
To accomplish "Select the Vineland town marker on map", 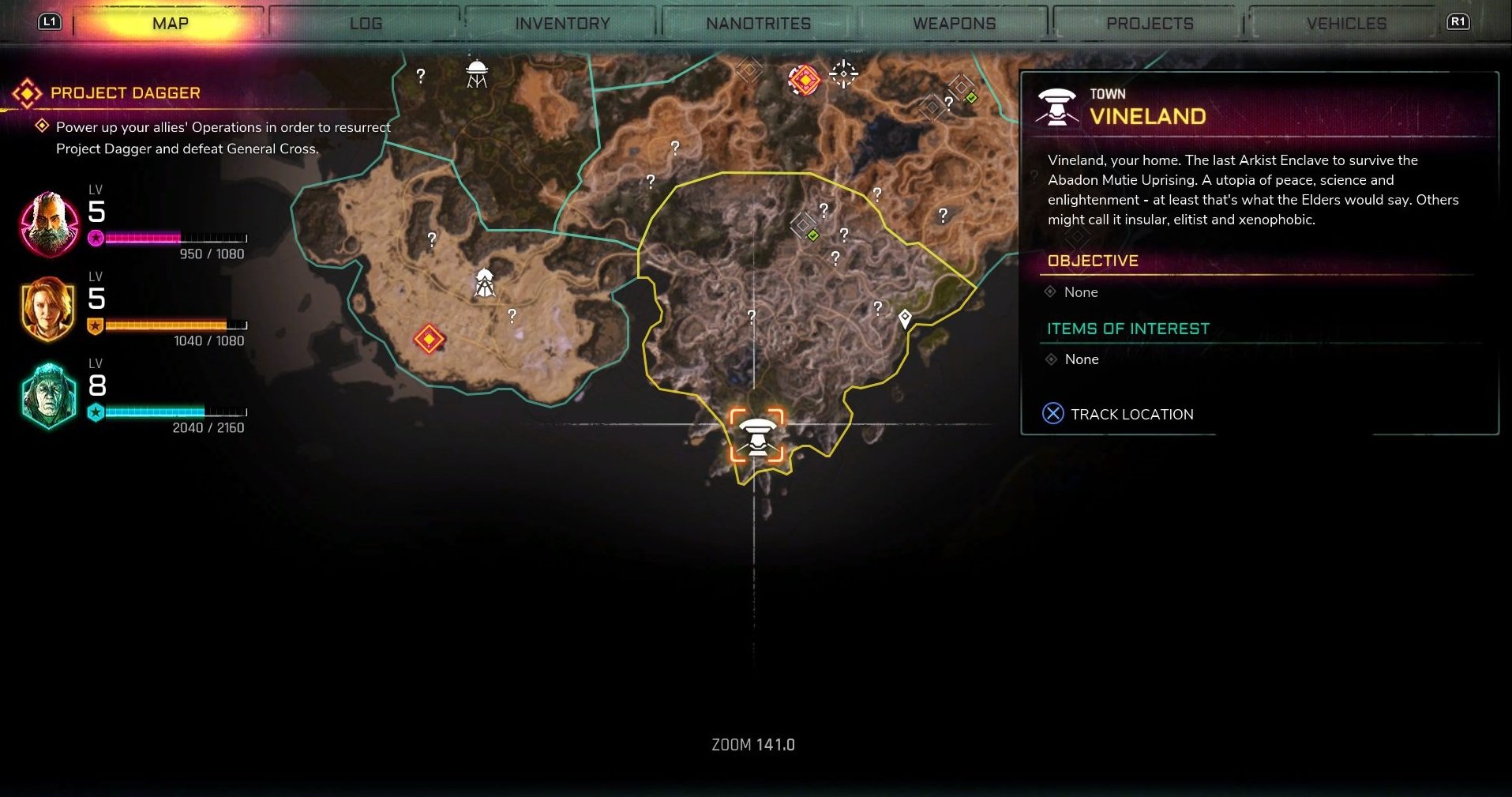I will (x=757, y=435).
